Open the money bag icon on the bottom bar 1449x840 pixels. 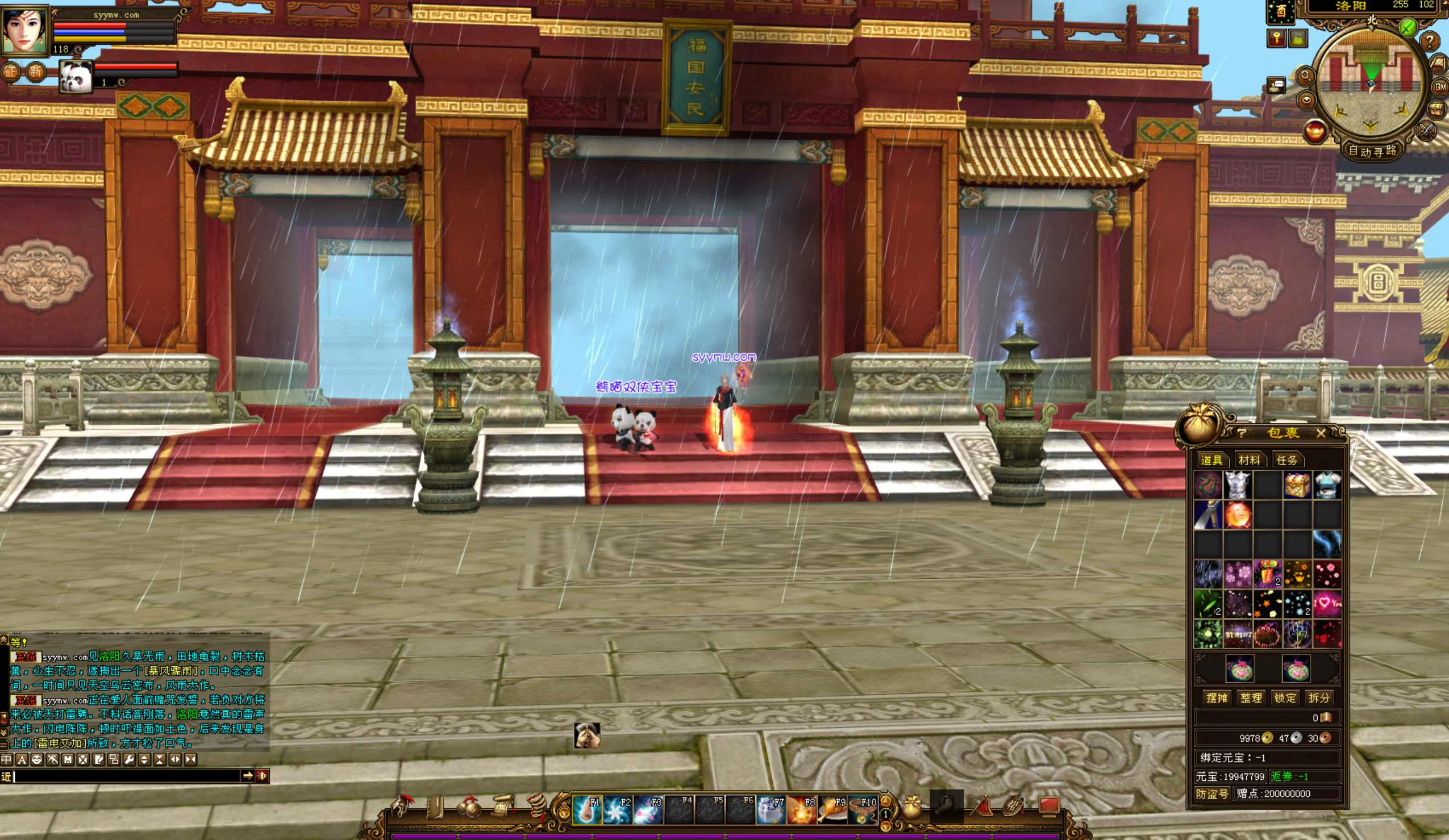pos(911,807)
